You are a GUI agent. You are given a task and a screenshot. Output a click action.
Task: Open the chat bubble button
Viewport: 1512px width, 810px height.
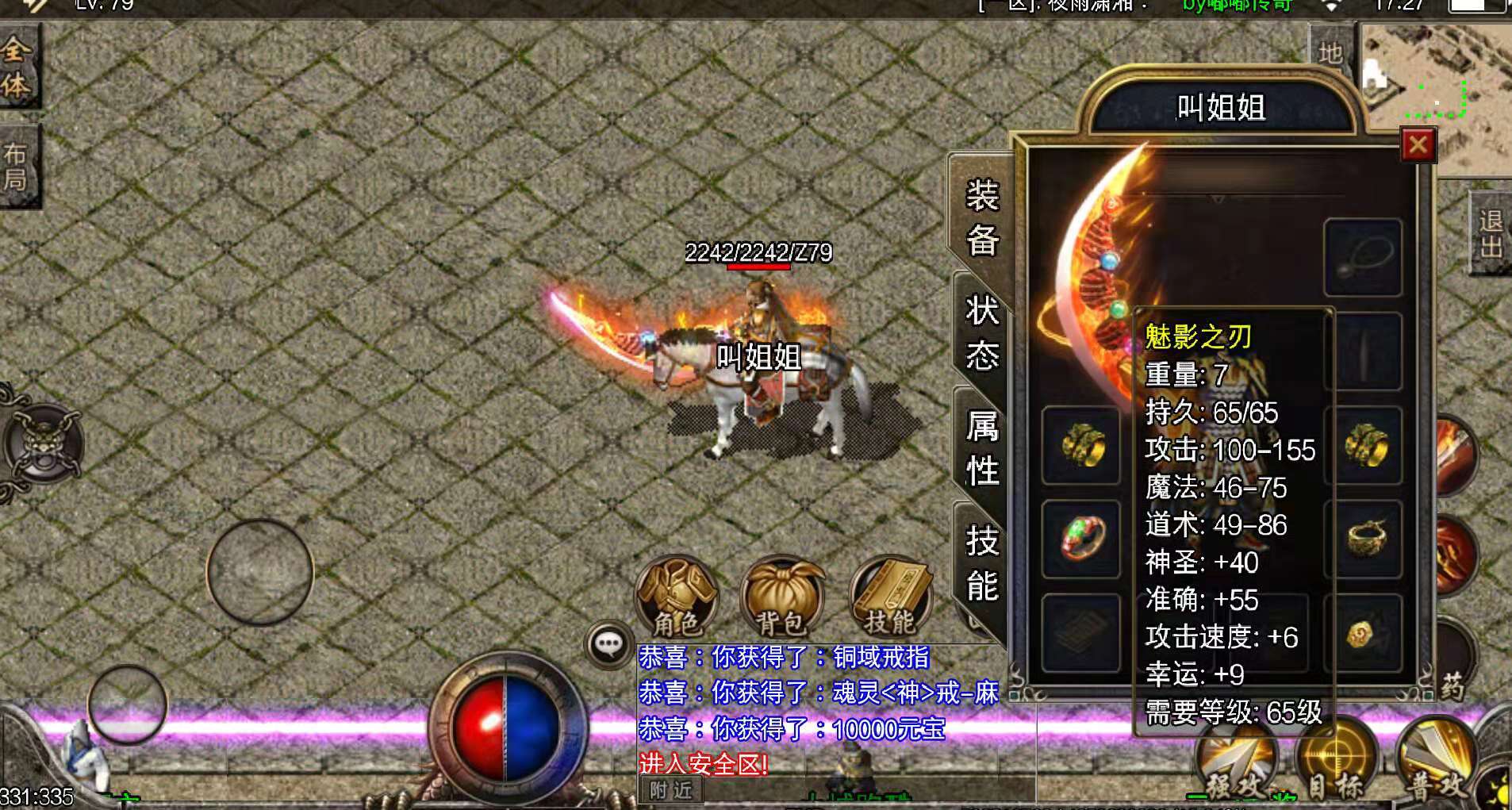[608, 643]
